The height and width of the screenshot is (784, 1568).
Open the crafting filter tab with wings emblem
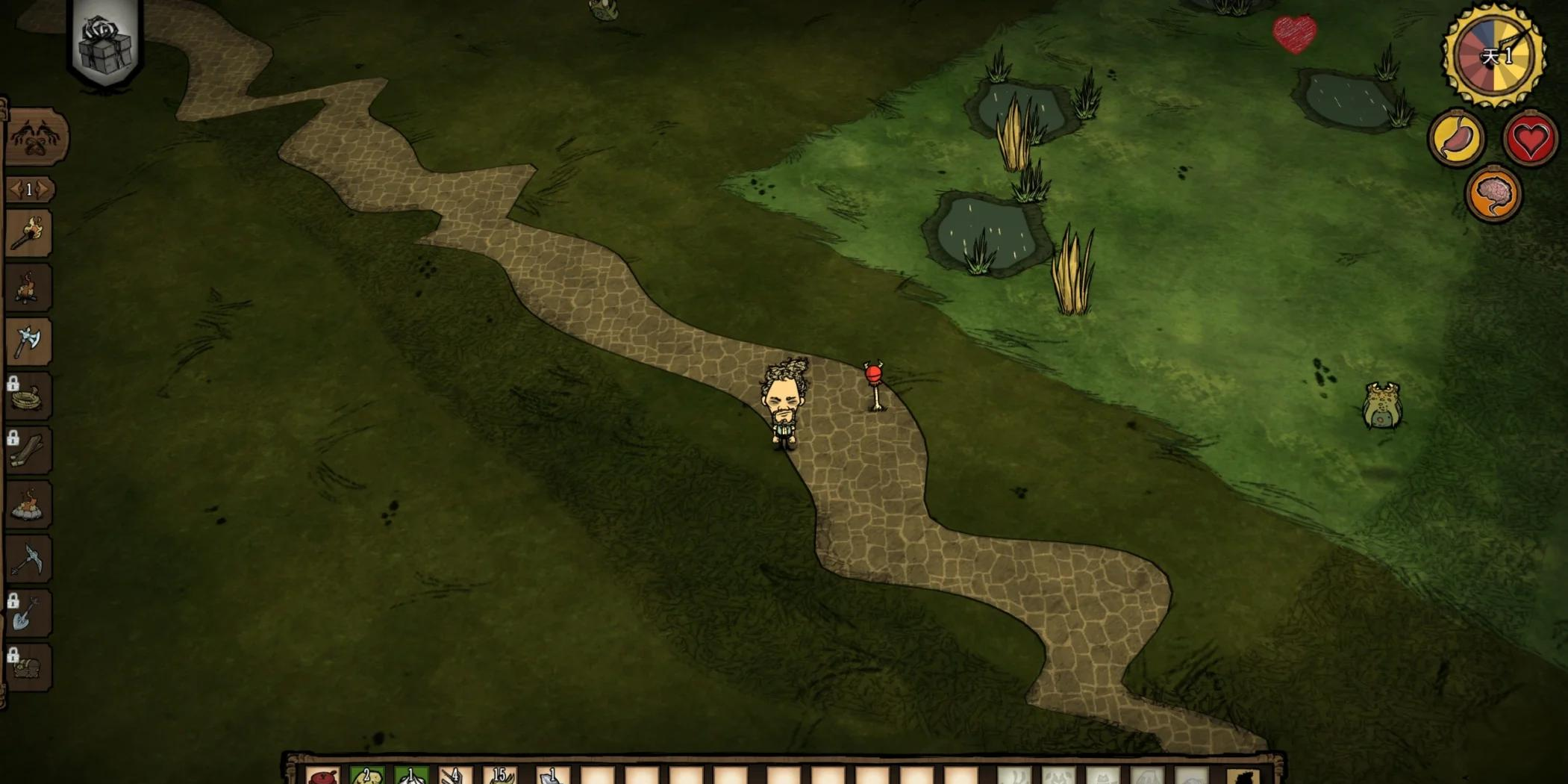click(x=36, y=138)
